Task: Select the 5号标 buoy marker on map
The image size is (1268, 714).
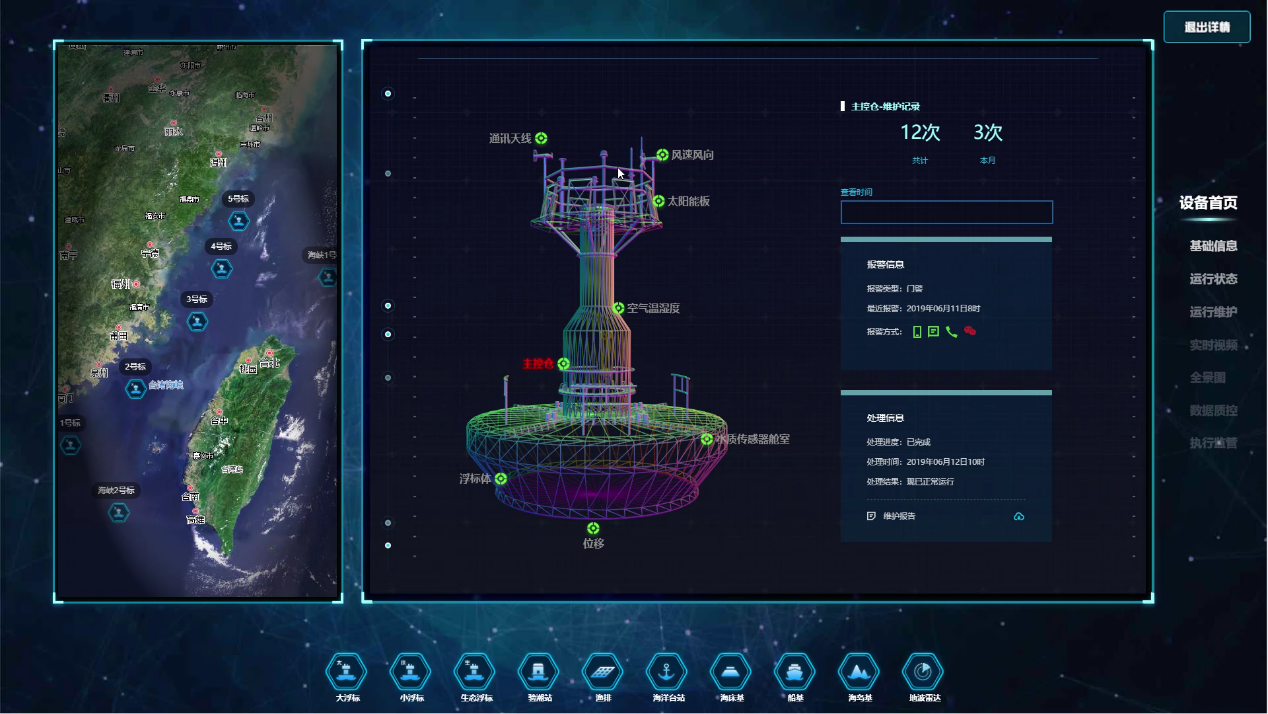Action: tap(239, 220)
